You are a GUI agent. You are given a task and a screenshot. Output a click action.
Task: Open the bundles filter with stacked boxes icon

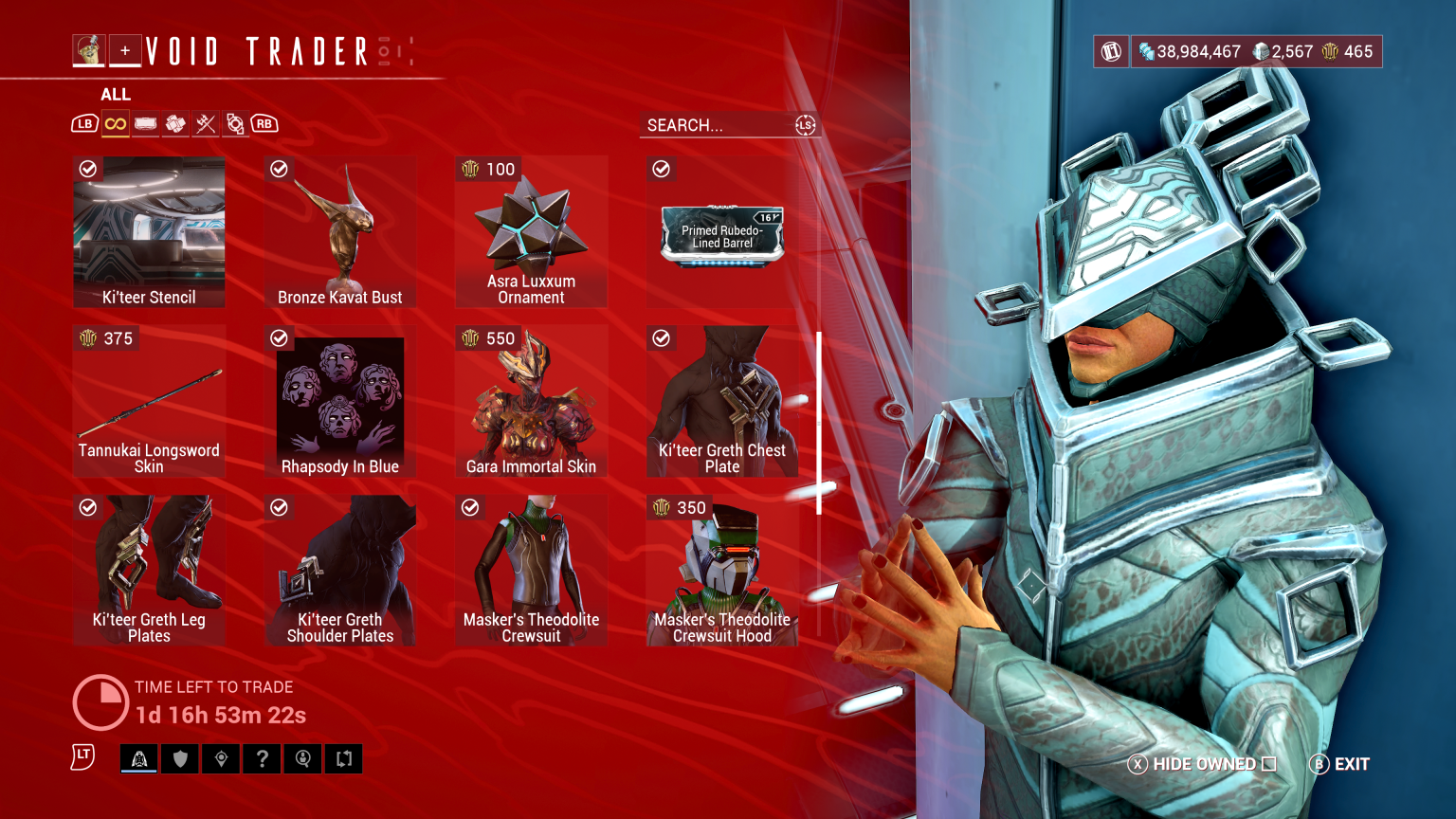pyautogui.click(x=175, y=123)
